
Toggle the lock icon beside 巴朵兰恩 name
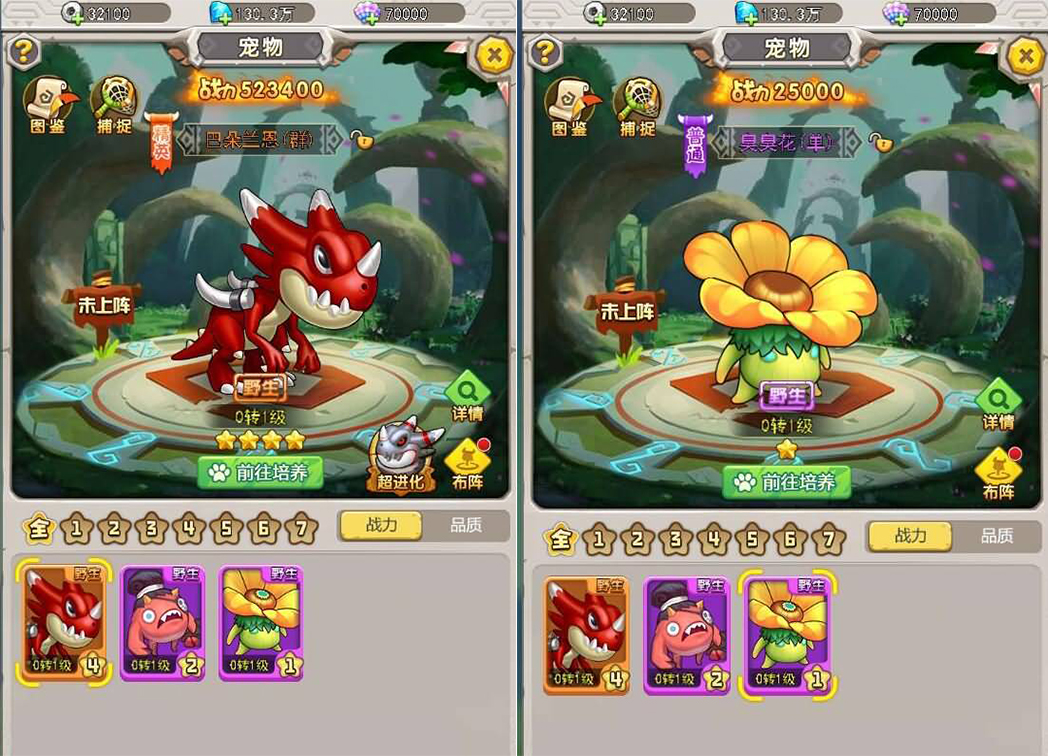coord(361,140)
